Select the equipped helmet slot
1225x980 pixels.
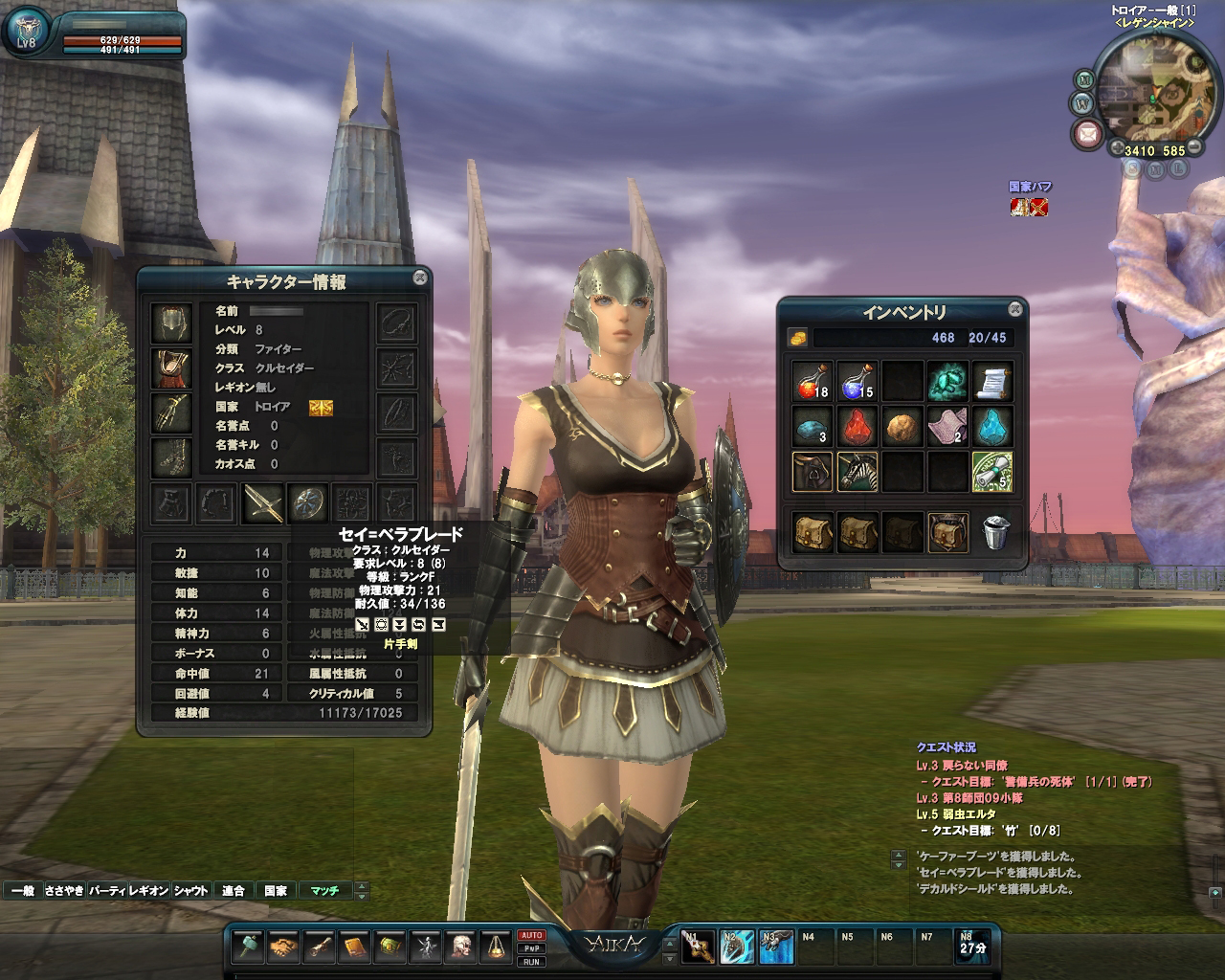(171, 323)
